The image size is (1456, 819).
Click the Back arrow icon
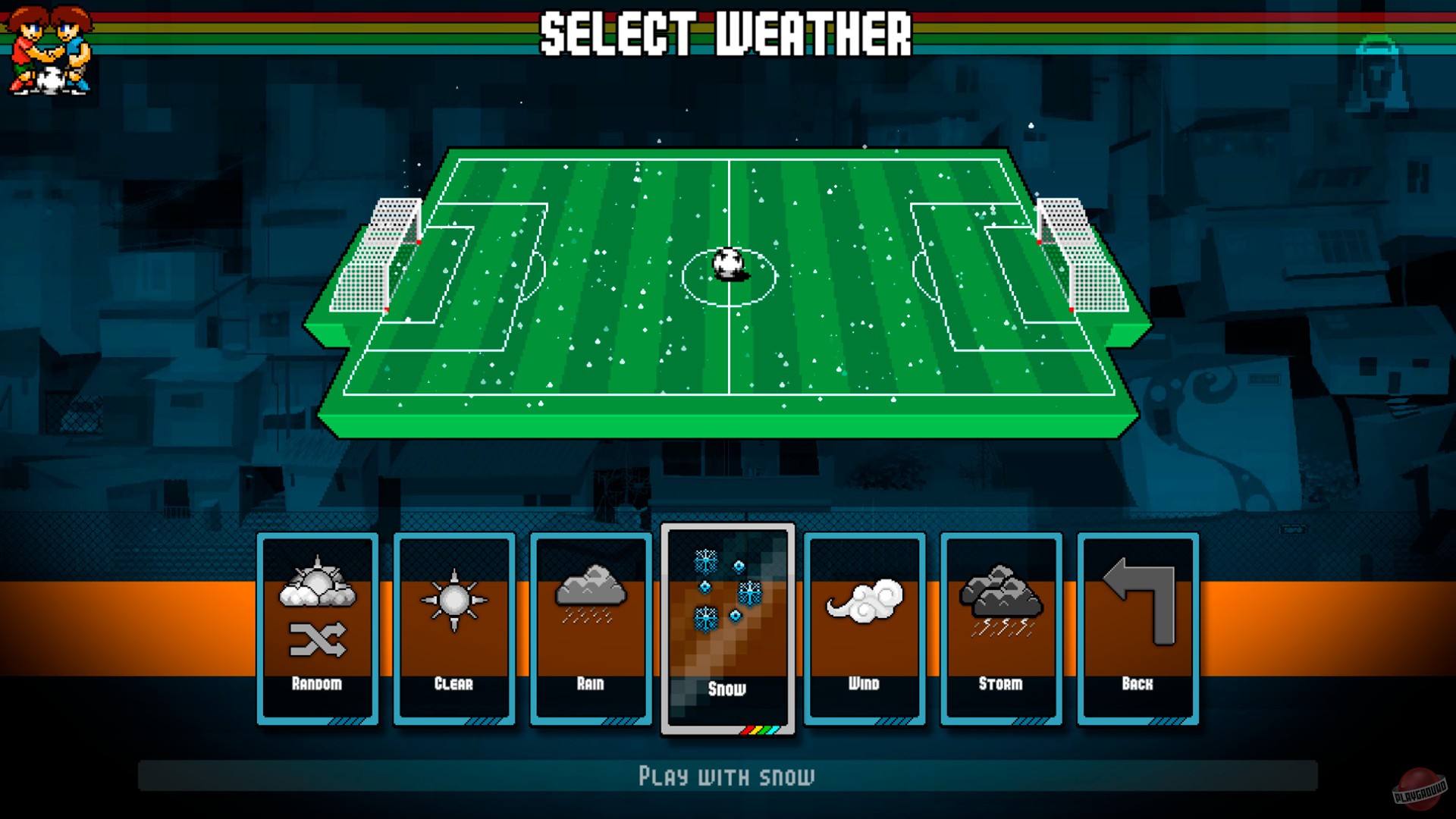pos(1136,599)
